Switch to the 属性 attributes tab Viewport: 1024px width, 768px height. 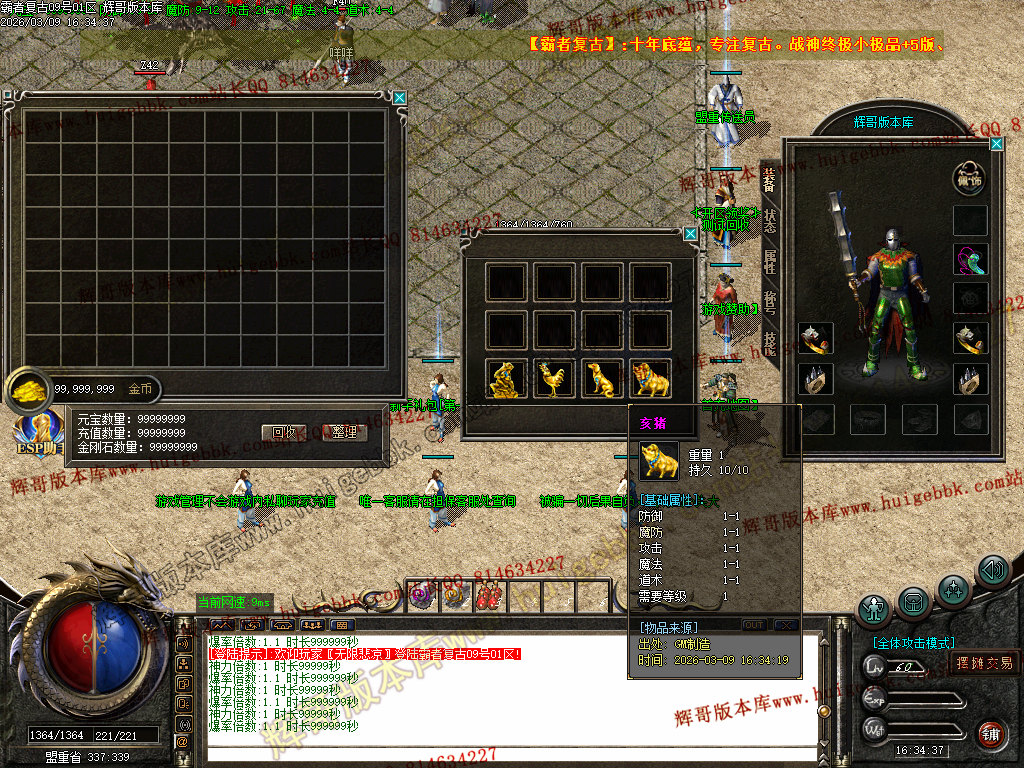pyautogui.click(x=770, y=261)
